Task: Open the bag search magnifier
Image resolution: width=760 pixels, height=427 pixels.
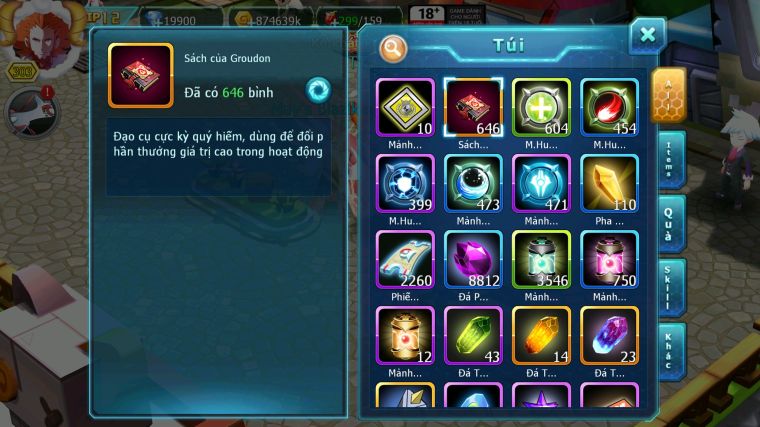Action: pyautogui.click(x=393, y=47)
